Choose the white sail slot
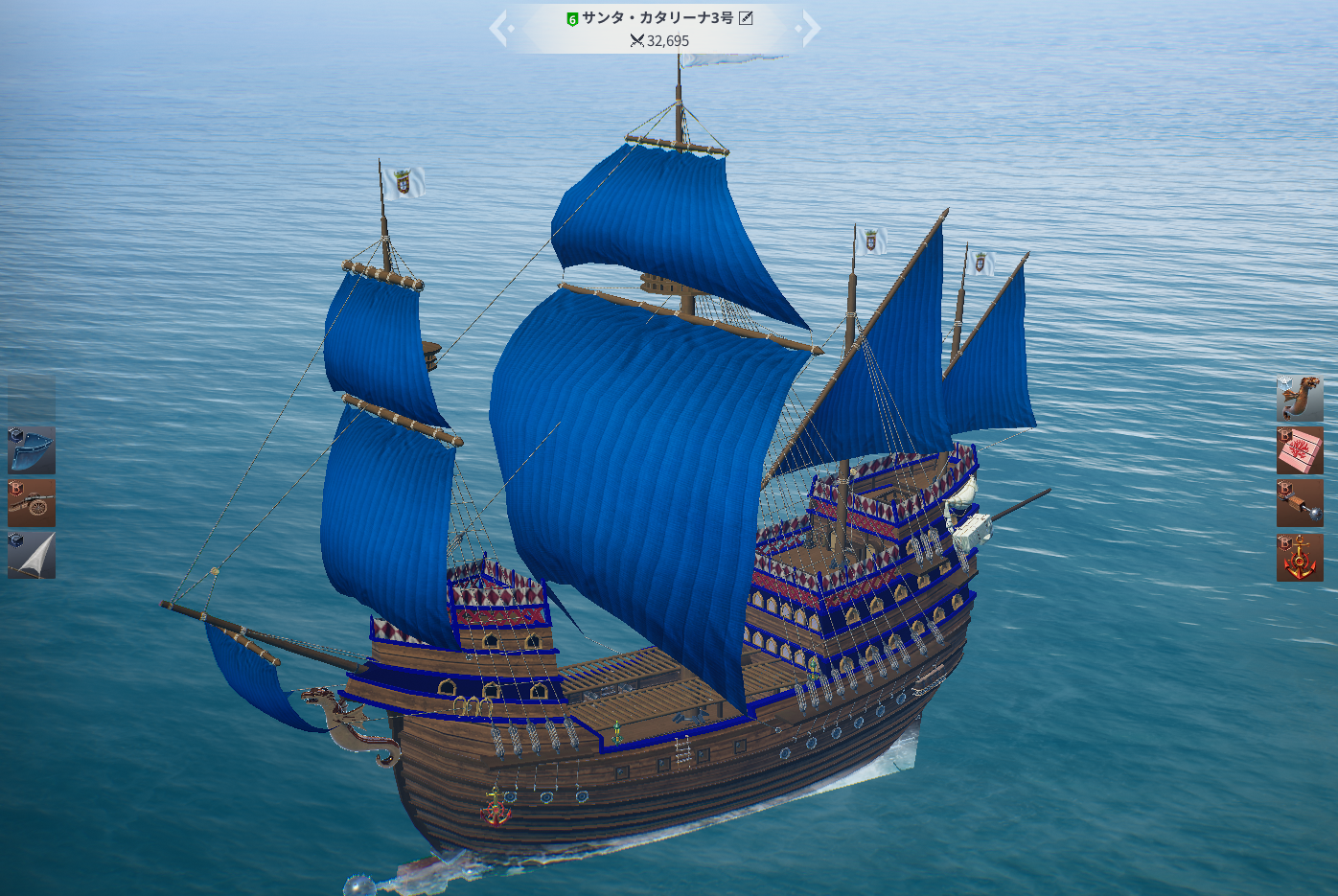This screenshot has height=896, width=1338. [32, 556]
